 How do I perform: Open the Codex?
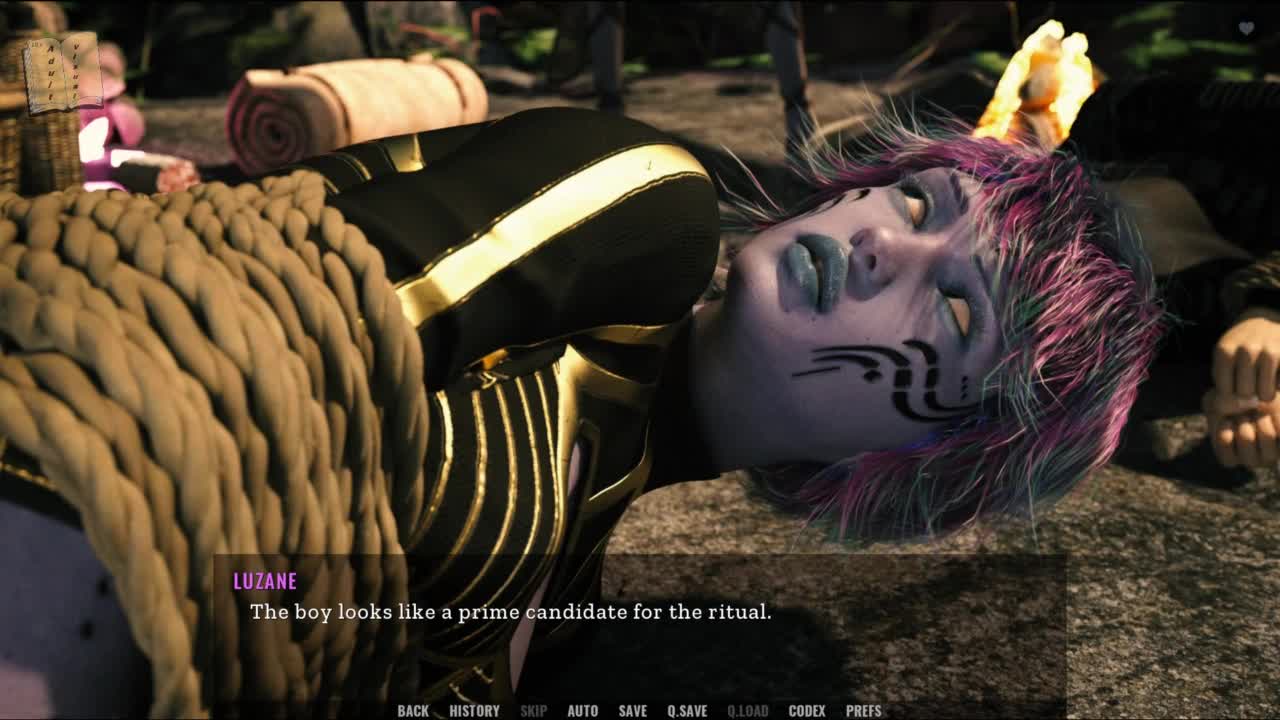point(807,711)
